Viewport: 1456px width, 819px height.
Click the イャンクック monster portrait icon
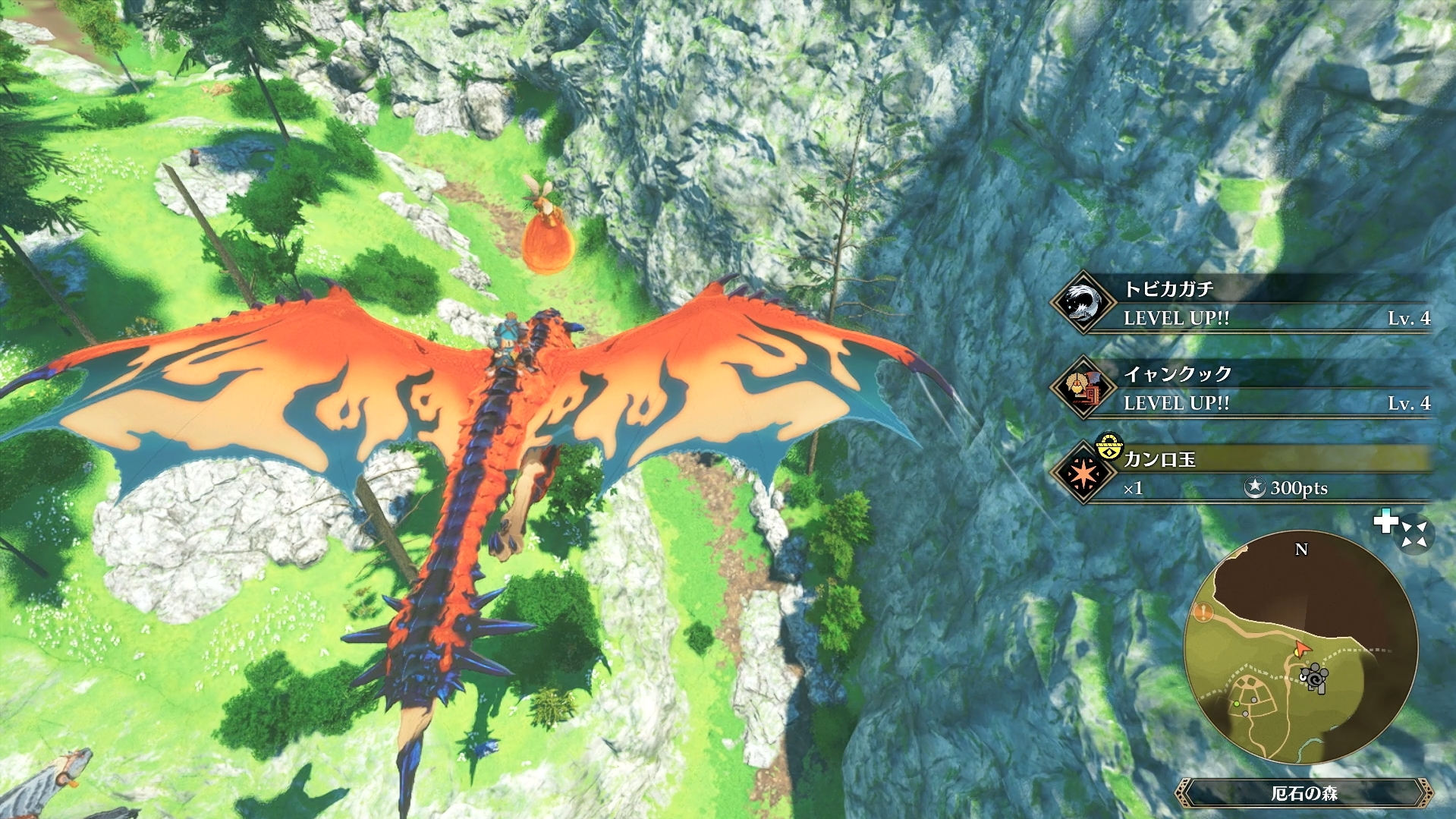1083,388
